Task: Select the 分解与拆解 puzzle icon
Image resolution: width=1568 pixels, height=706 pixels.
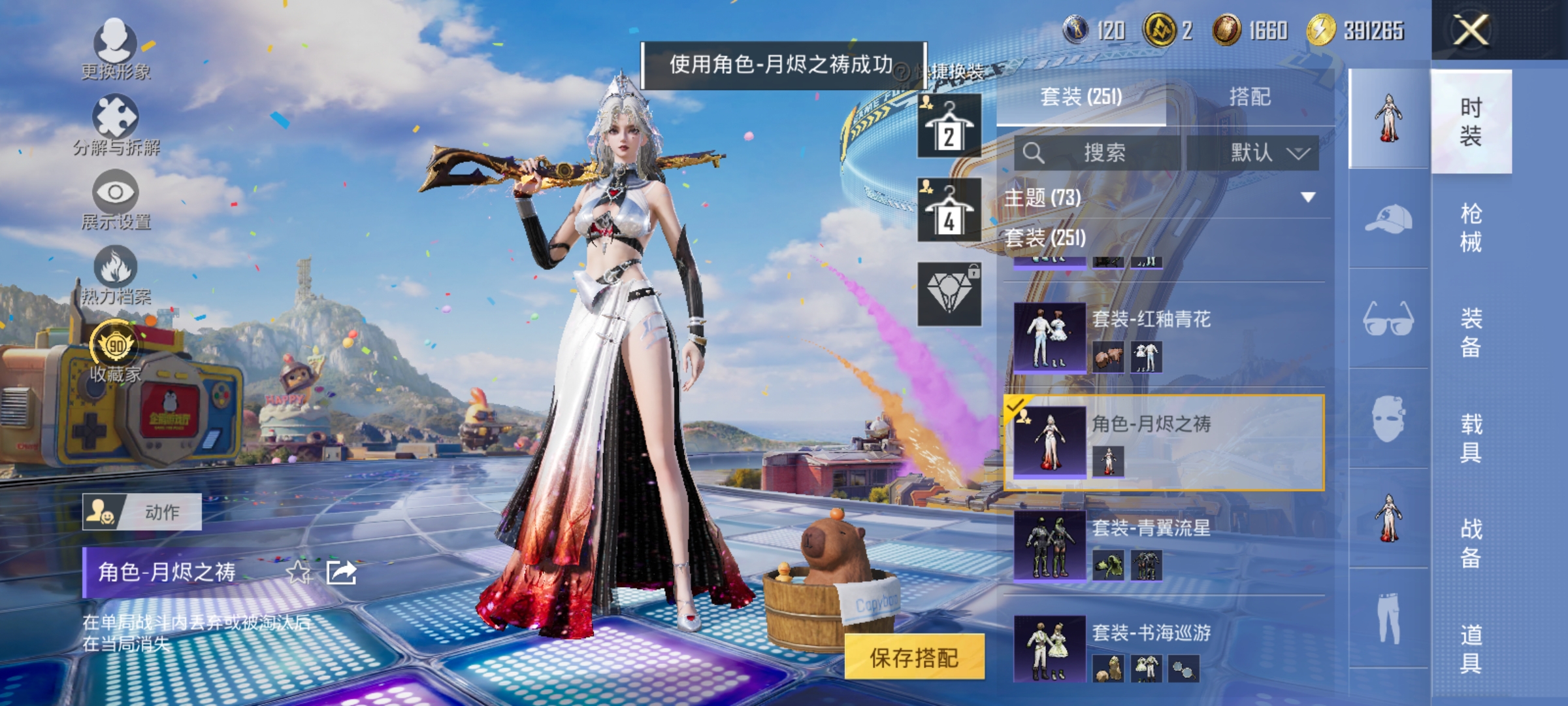Action: click(116, 116)
